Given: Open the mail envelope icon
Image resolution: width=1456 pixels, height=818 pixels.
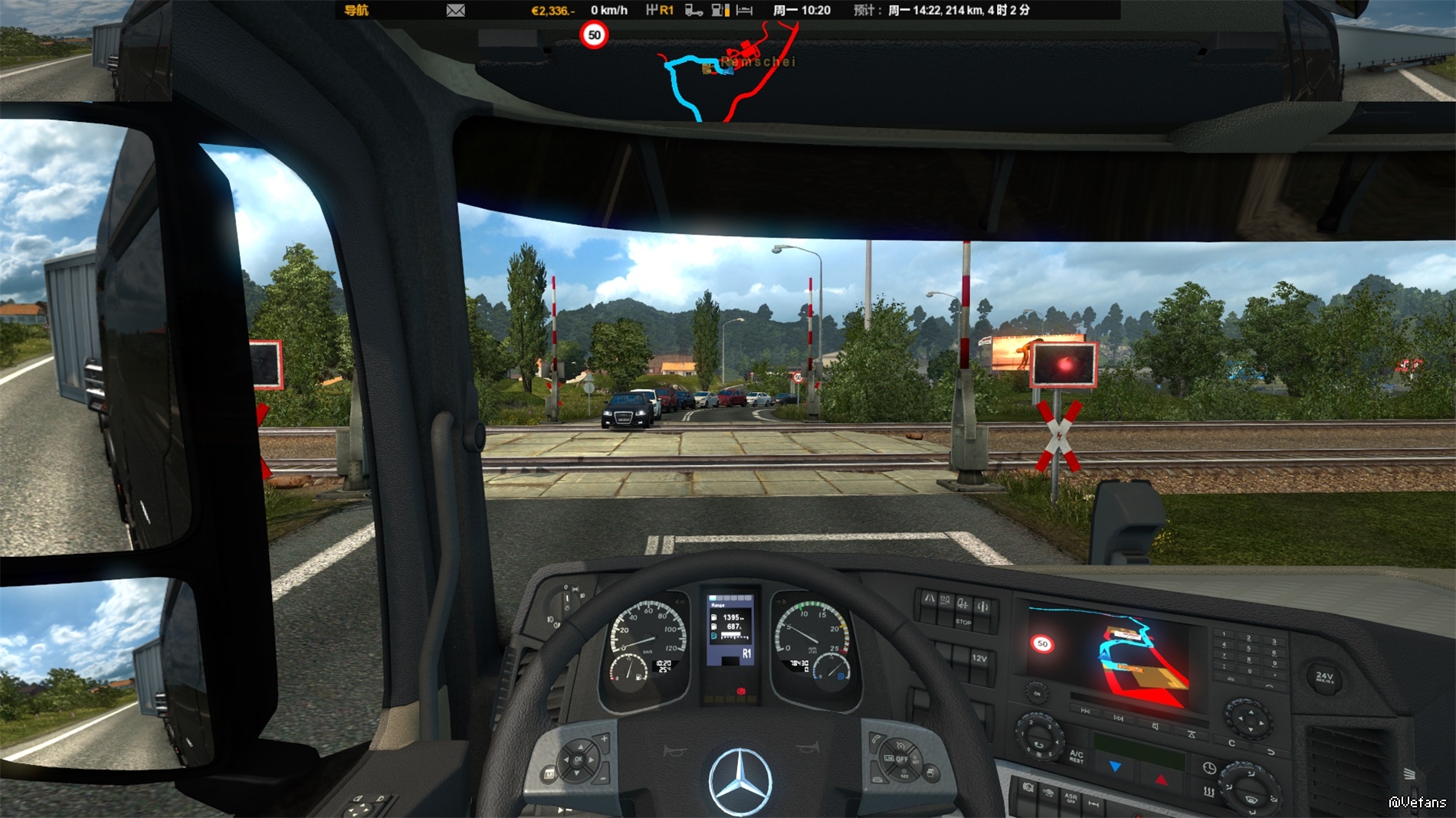Looking at the screenshot, I should point(456,11).
